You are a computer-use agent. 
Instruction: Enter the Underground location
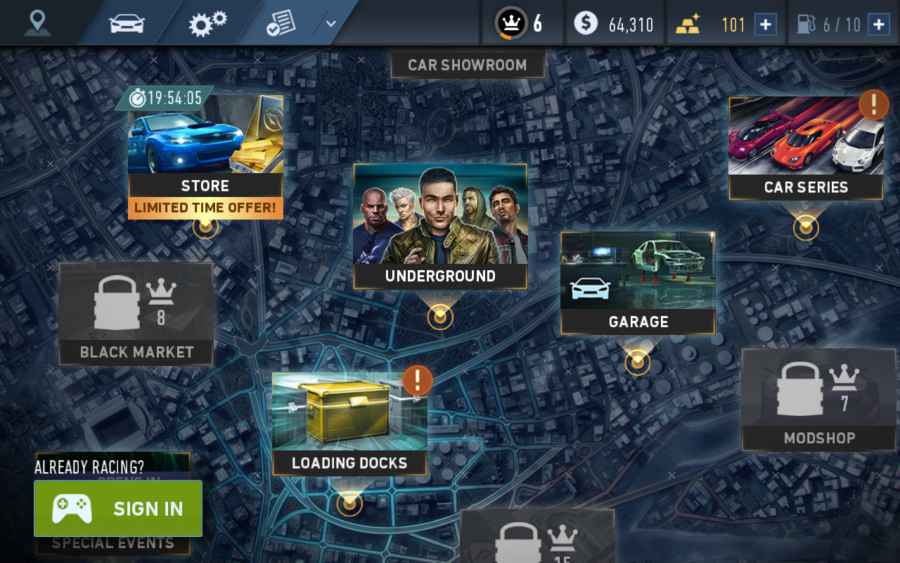tap(440, 227)
